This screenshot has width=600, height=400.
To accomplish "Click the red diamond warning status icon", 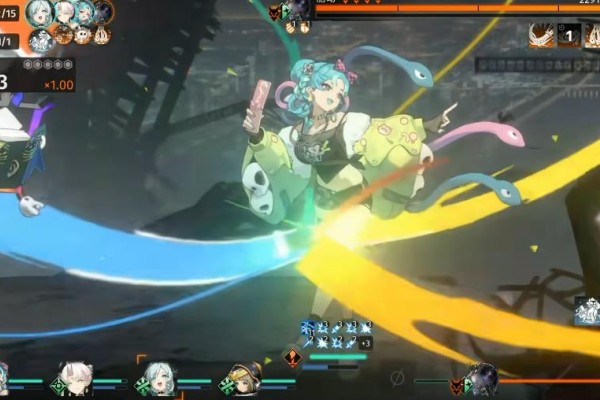I will 294,356.
